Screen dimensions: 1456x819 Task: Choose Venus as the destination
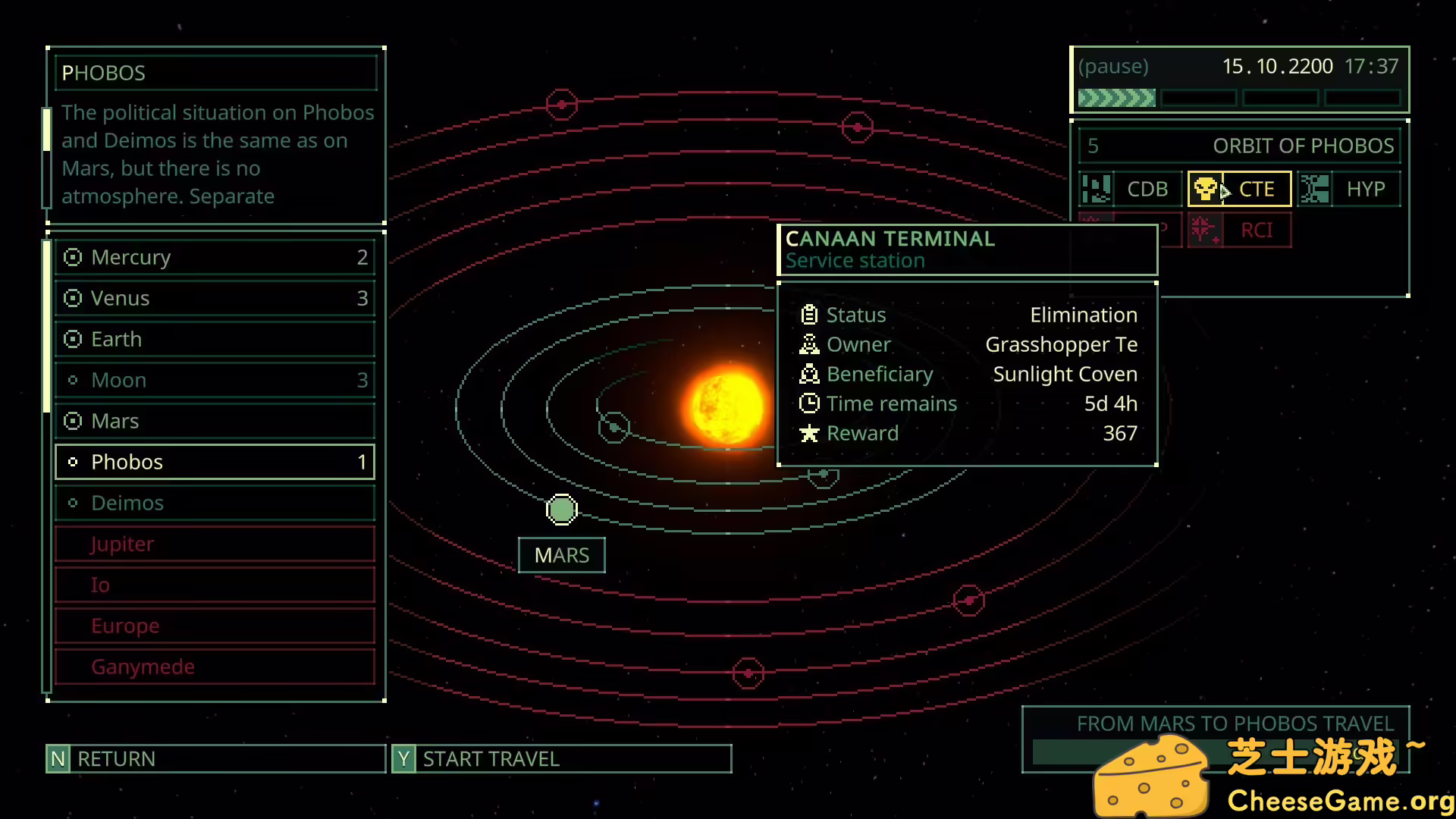(x=215, y=299)
